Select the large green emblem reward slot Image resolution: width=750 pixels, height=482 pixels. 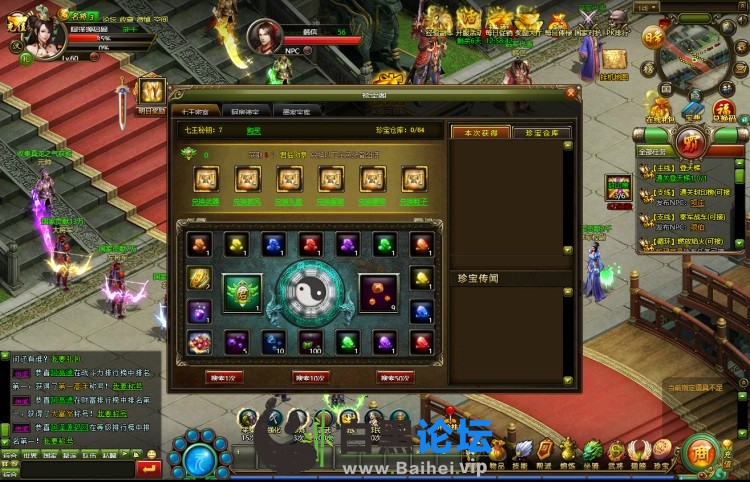point(242,292)
